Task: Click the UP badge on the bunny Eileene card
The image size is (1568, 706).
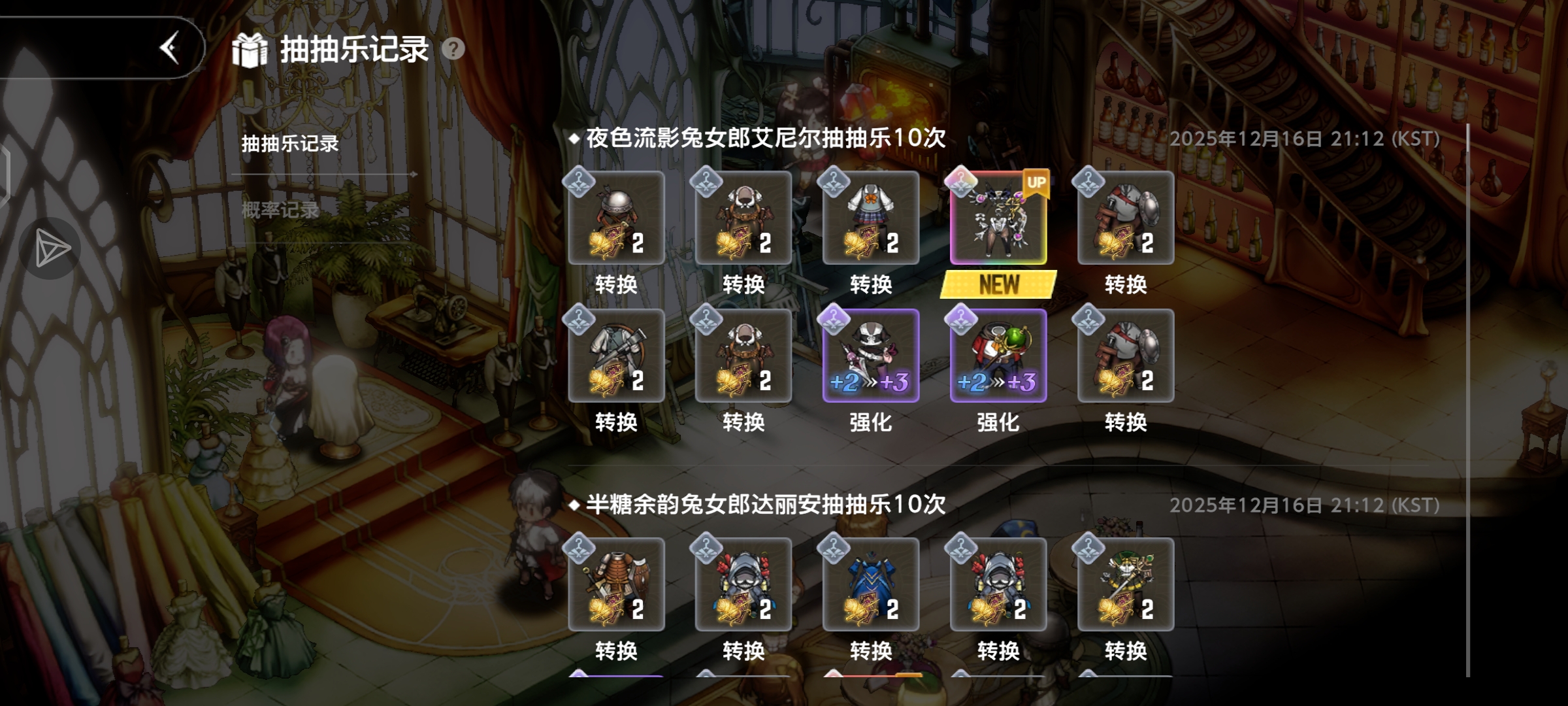Action: coord(1037,180)
